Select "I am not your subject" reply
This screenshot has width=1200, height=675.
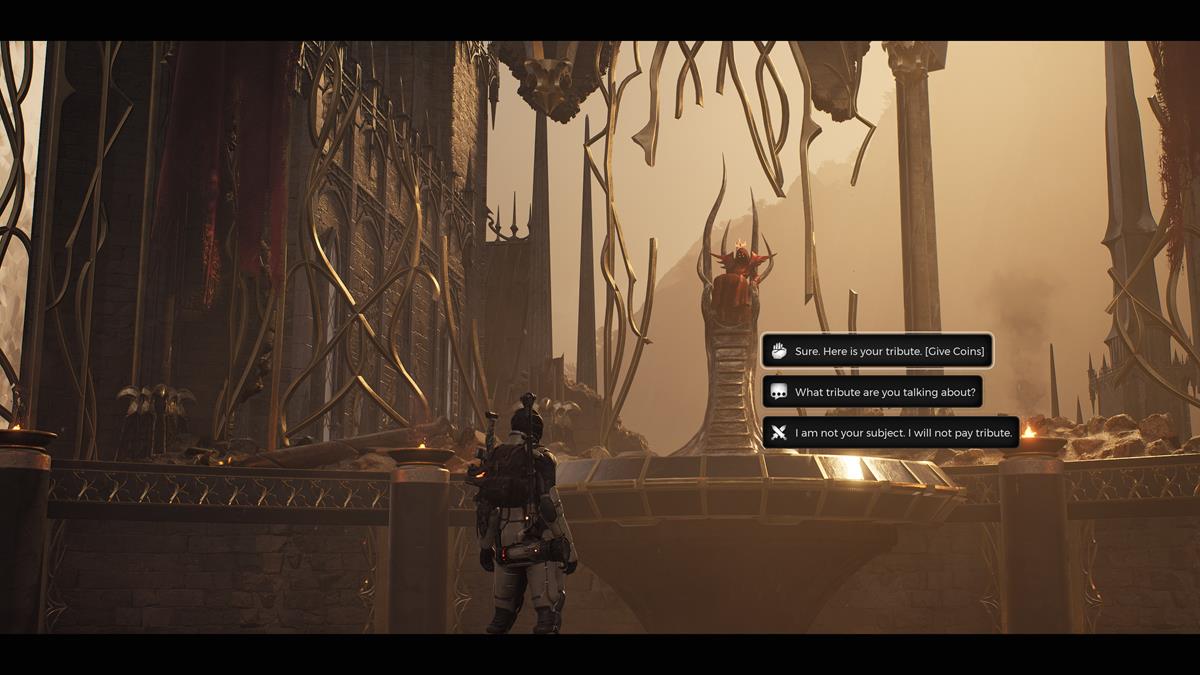point(891,433)
